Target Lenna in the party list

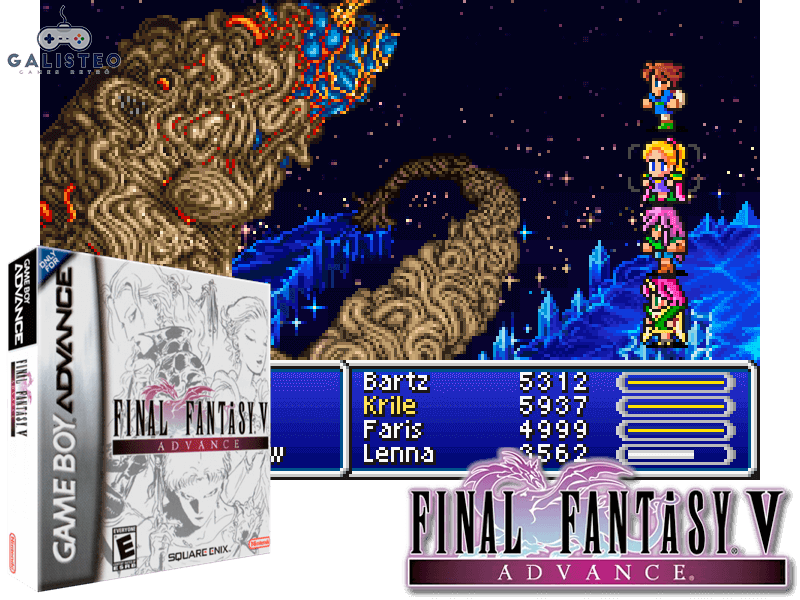(397, 454)
